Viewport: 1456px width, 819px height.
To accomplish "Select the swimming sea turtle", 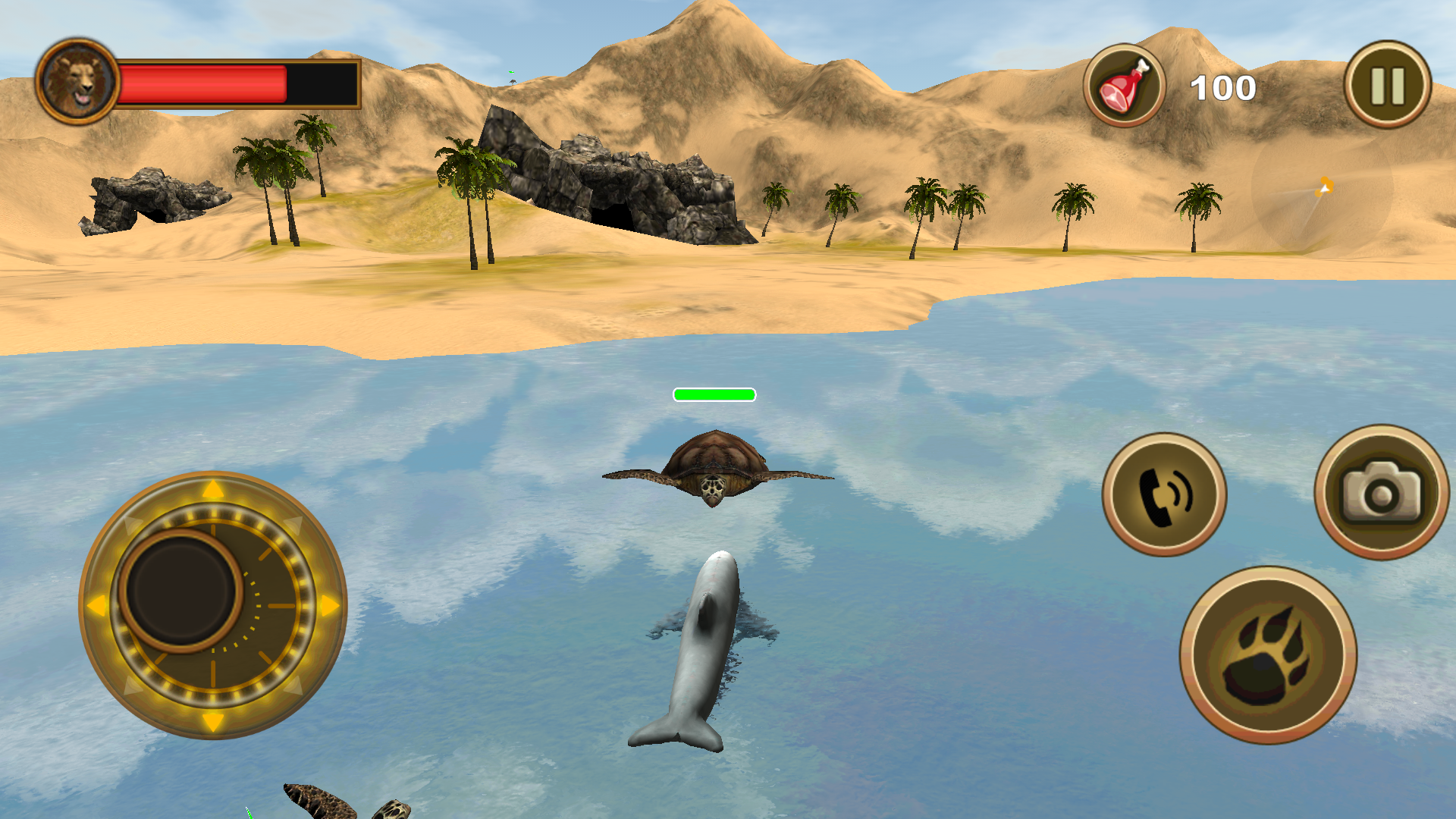I will 717,463.
